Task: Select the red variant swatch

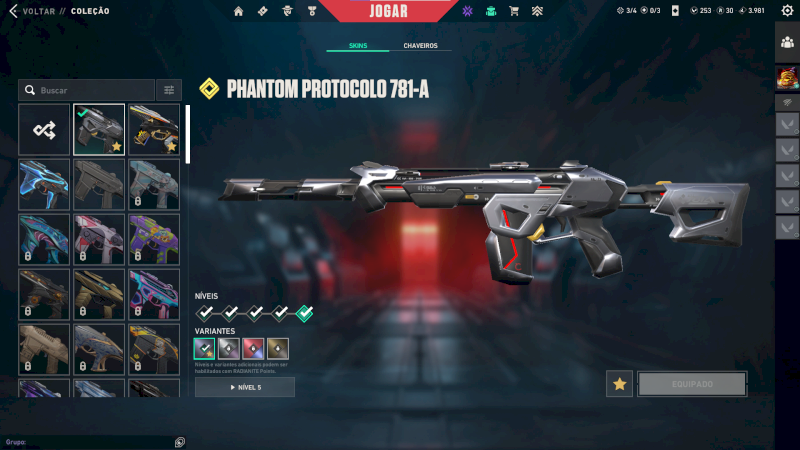Action: (x=253, y=348)
